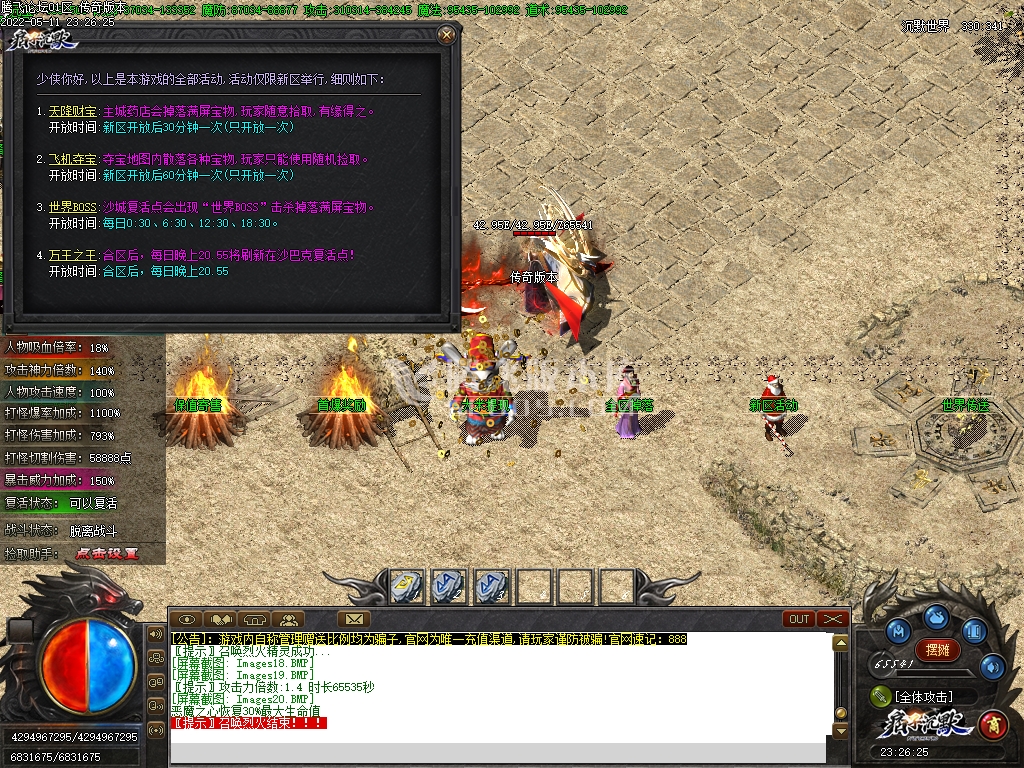The height and width of the screenshot is (768, 1024).
Task: Open the 摆摊 stall button
Action: tap(937, 650)
